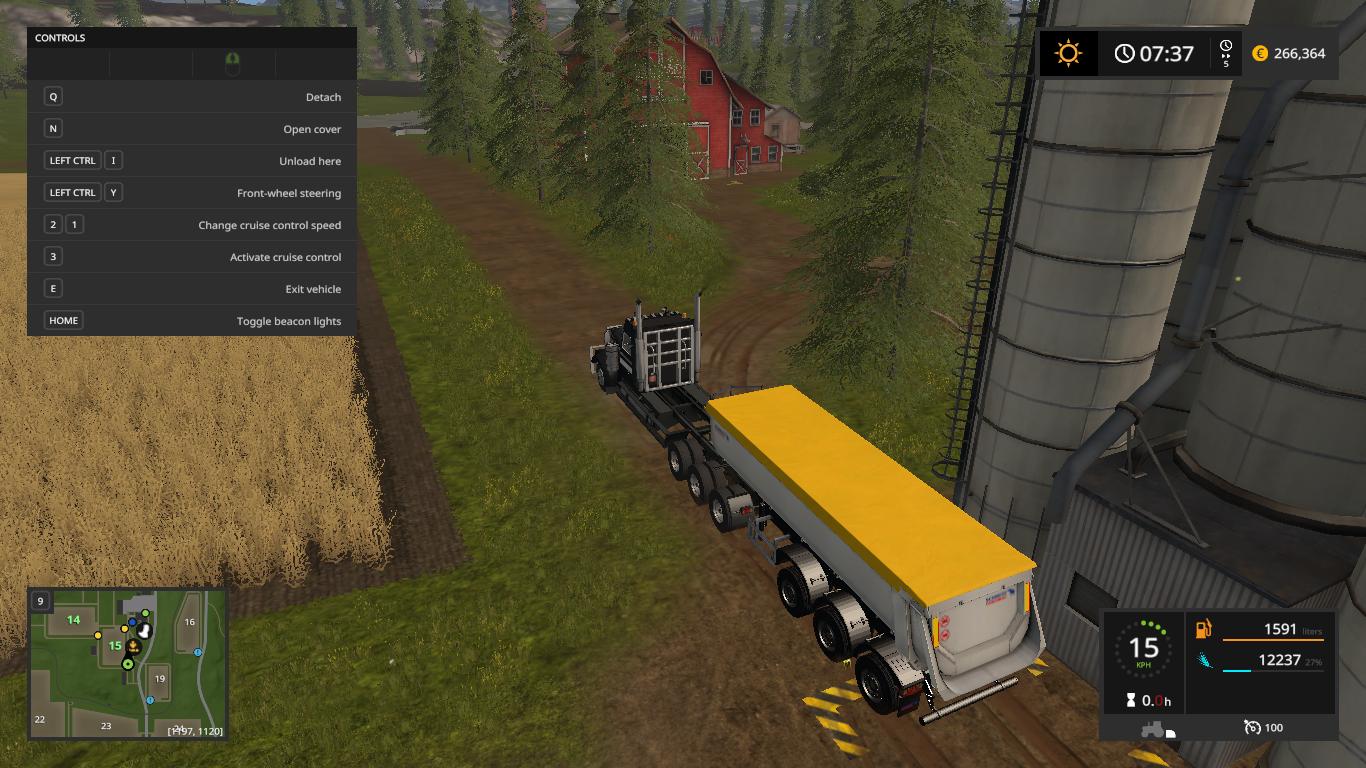Click the fuel pump icon
Image resolution: width=1366 pixels, height=768 pixels.
[1203, 629]
